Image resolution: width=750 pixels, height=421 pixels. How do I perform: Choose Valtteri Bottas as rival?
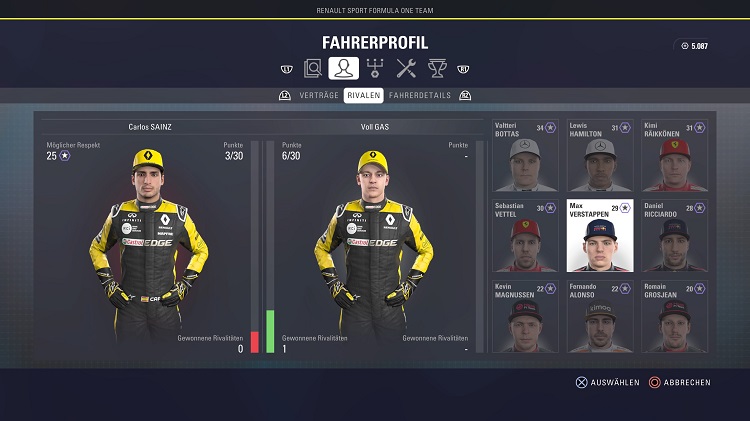pos(526,156)
